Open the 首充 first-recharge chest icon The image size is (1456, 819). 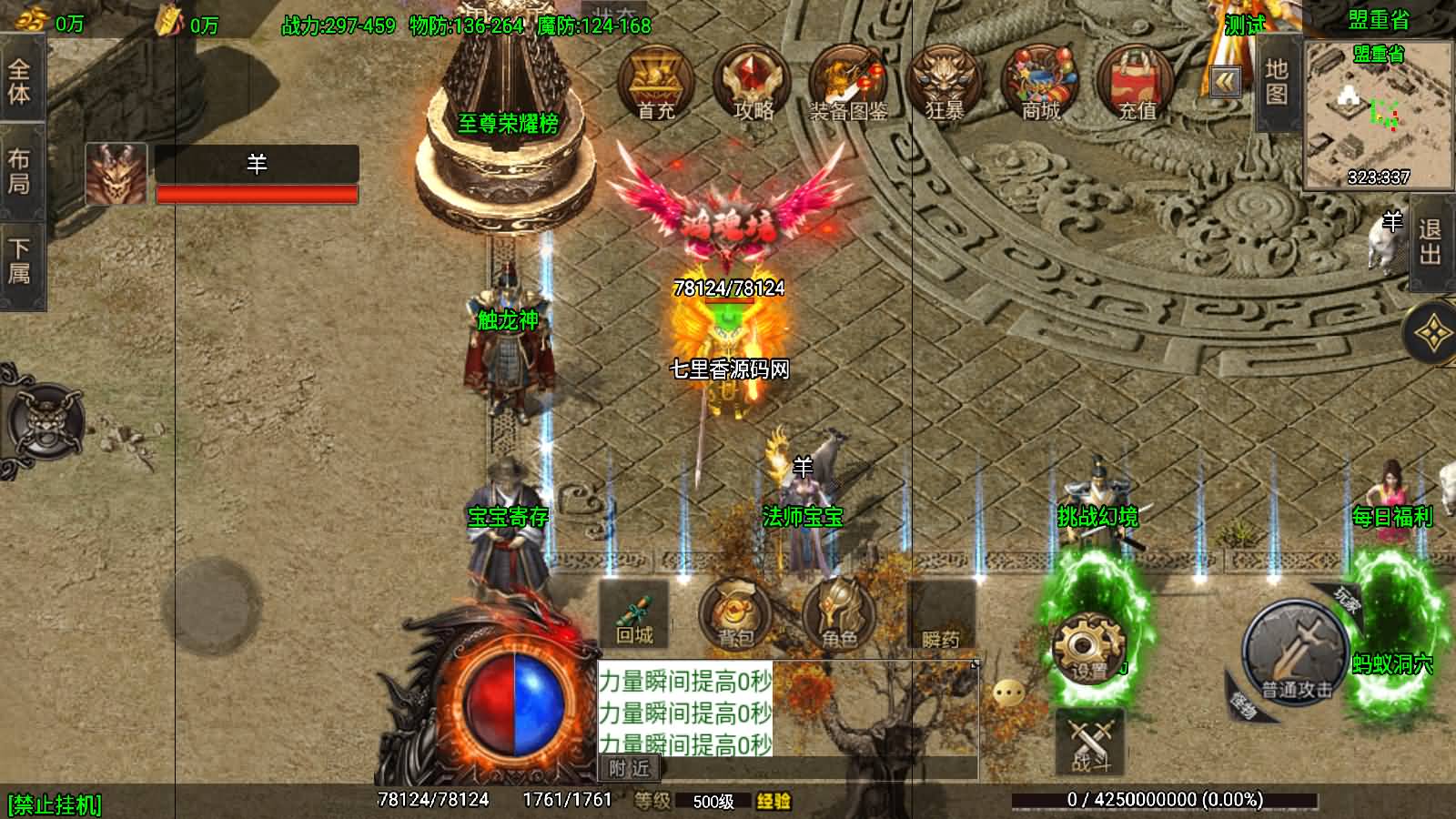click(655, 84)
